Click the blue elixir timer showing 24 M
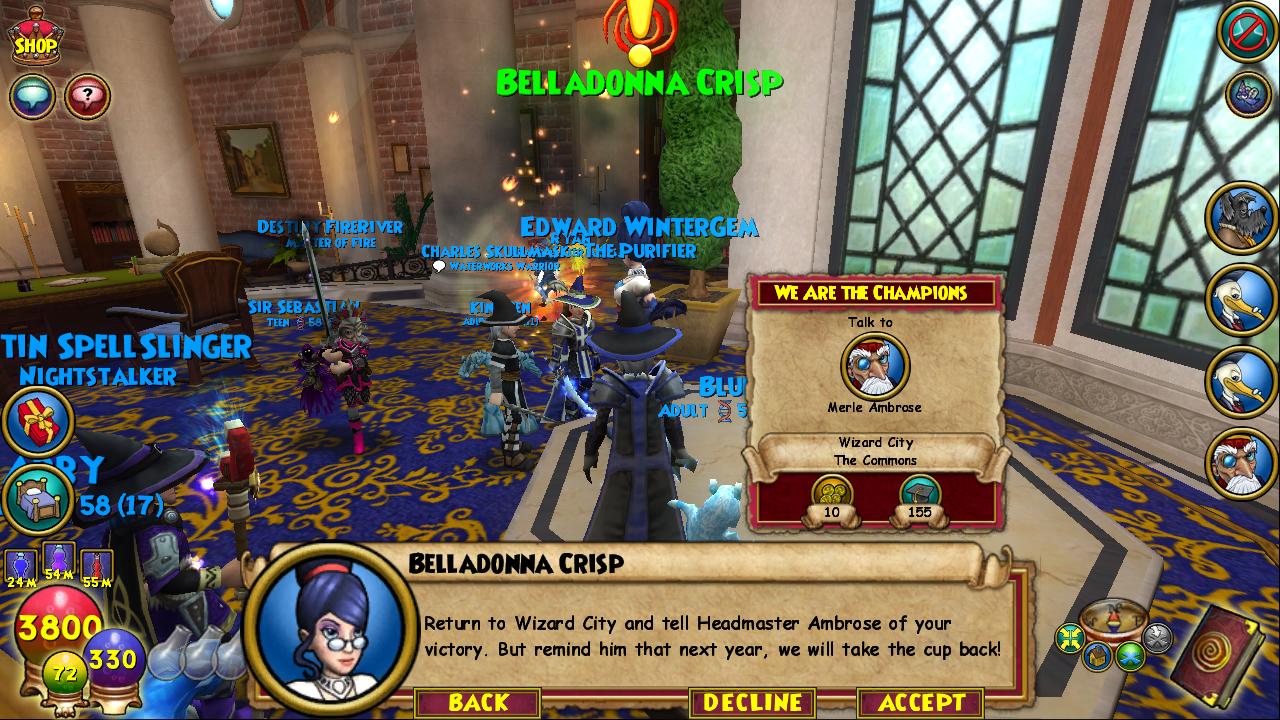This screenshot has width=1280, height=720. tap(20, 566)
